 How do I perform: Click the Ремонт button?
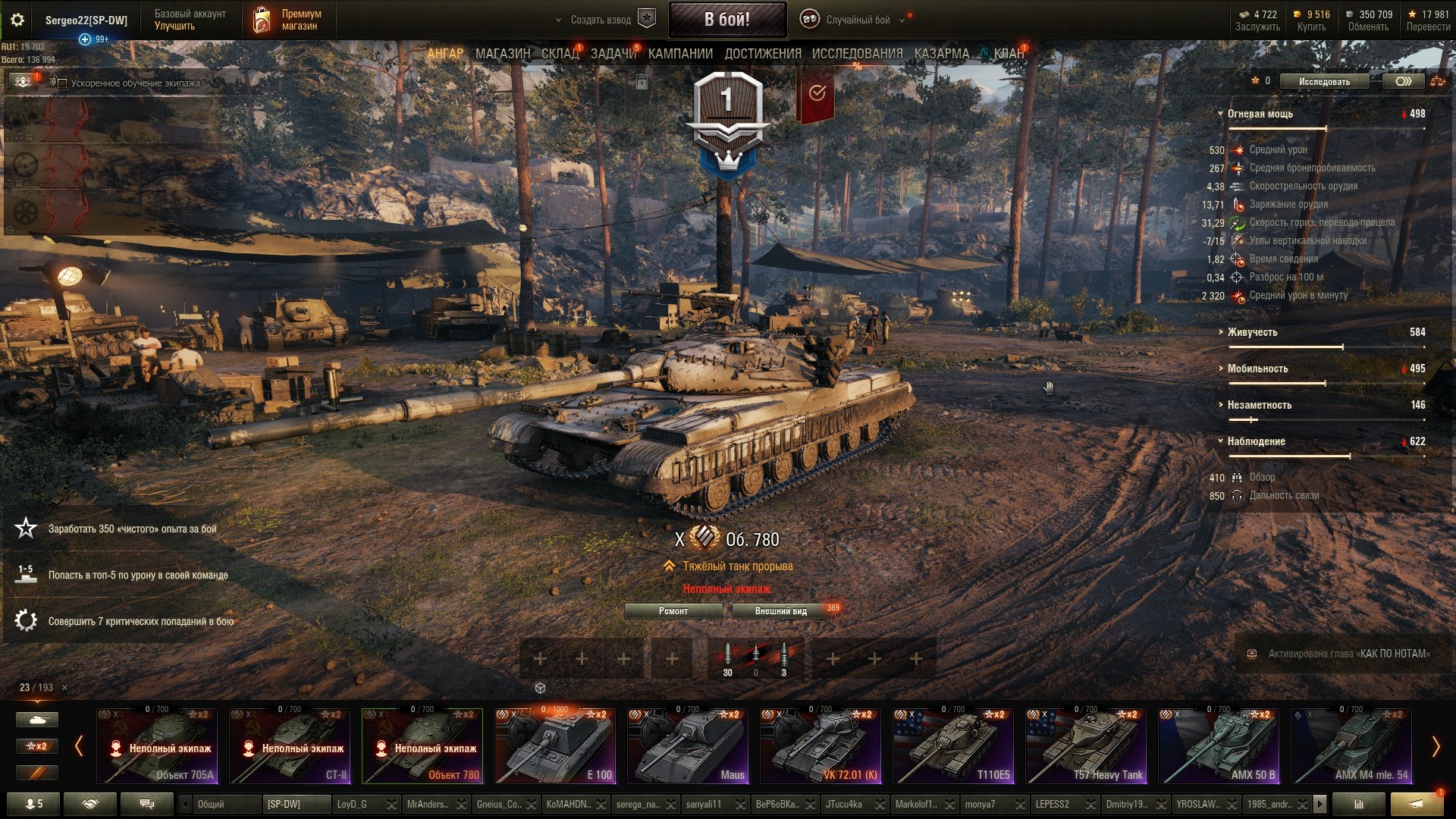(673, 611)
